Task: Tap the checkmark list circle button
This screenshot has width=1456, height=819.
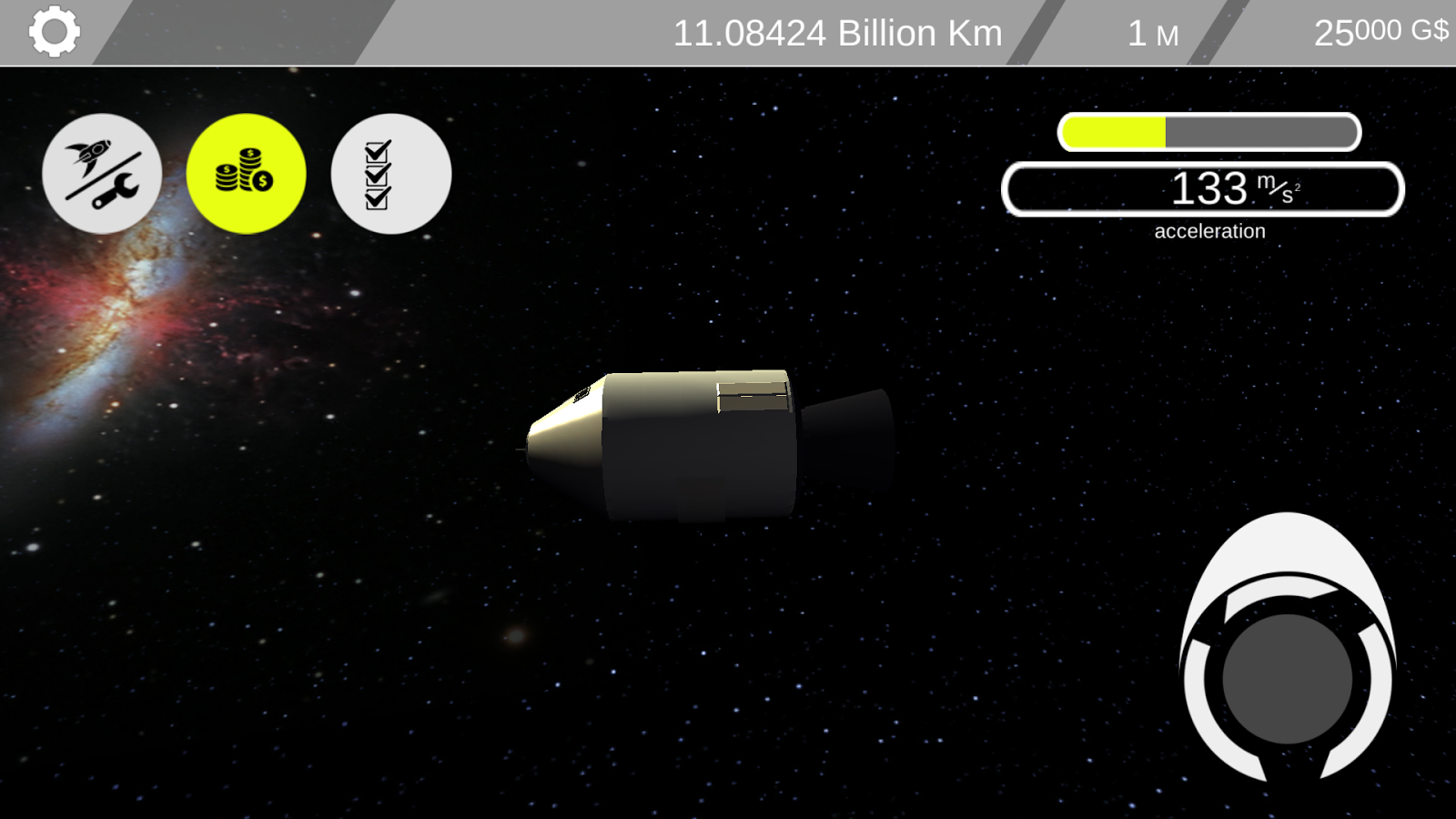Action: [x=389, y=174]
